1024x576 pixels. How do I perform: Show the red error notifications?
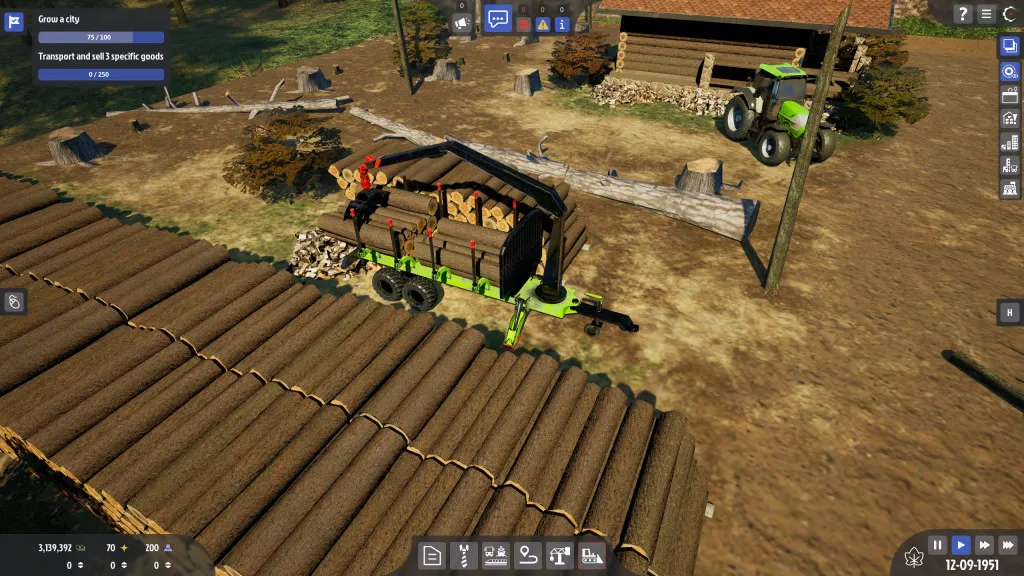tap(523, 23)
